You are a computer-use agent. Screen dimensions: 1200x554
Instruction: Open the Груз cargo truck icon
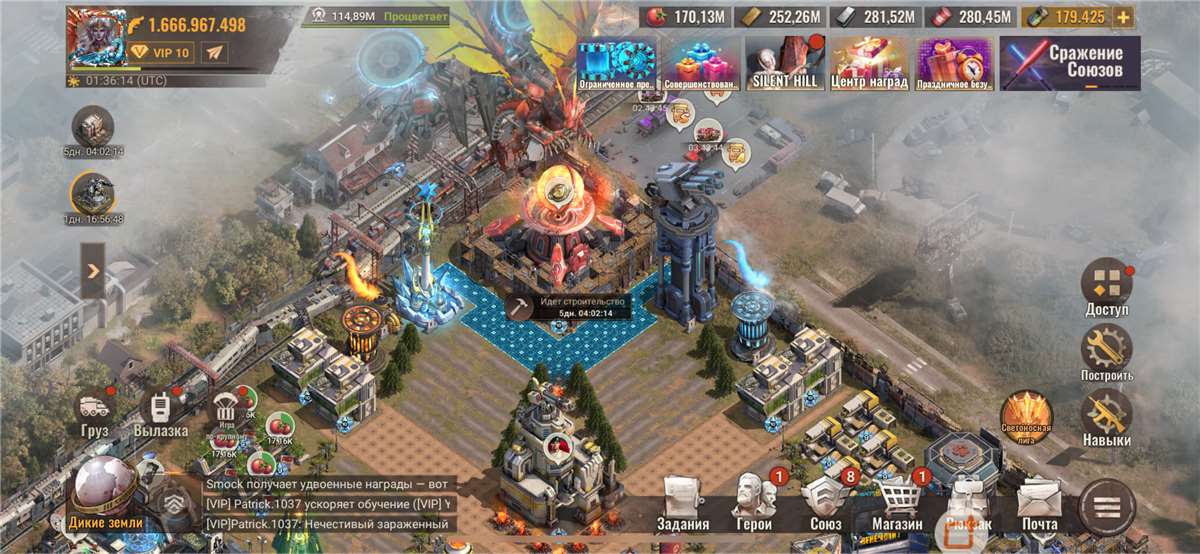coord(95,412)
